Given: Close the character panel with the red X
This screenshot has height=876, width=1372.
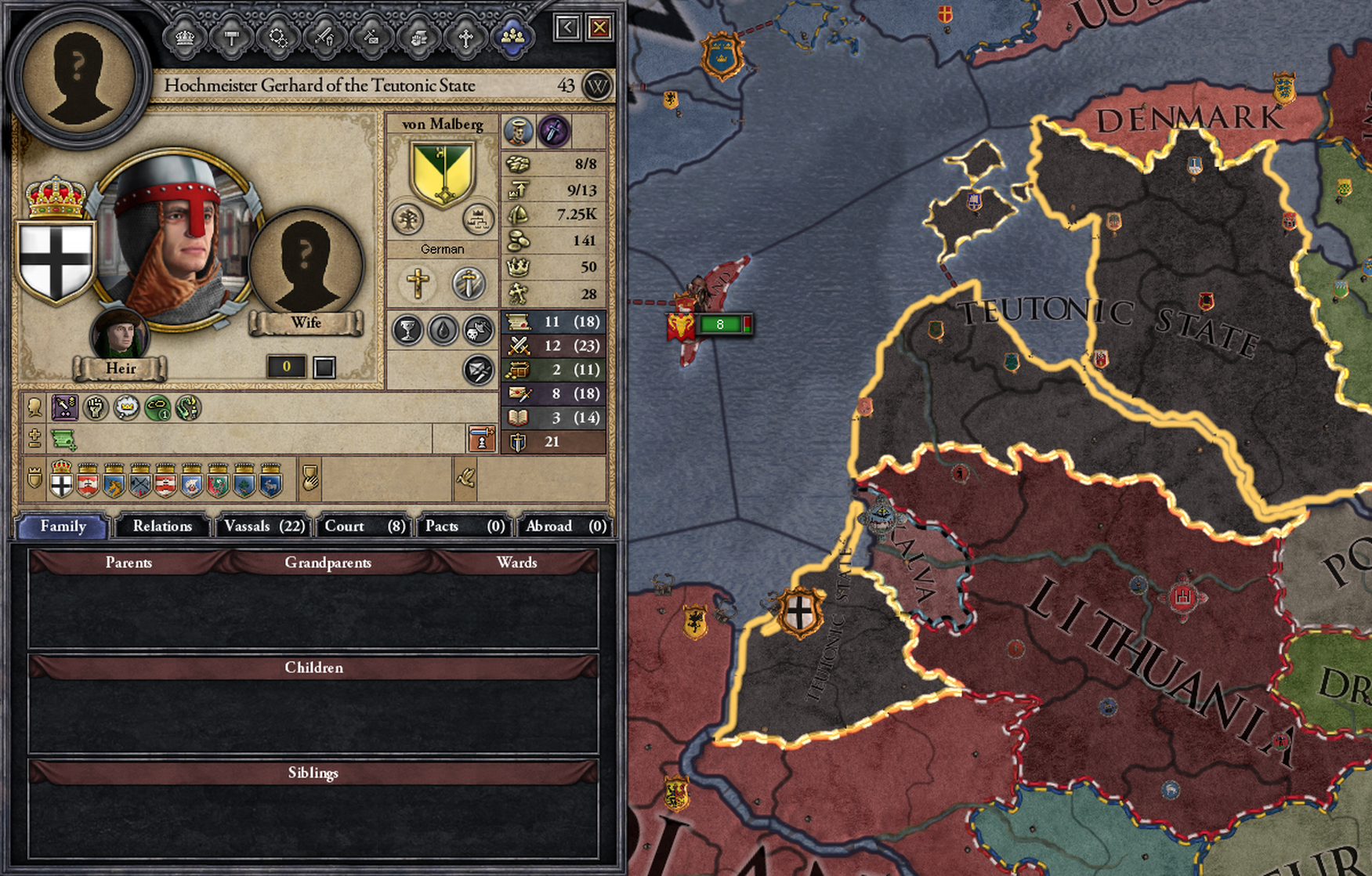Looking at the screenshot, I should click(x=599, y=28).
